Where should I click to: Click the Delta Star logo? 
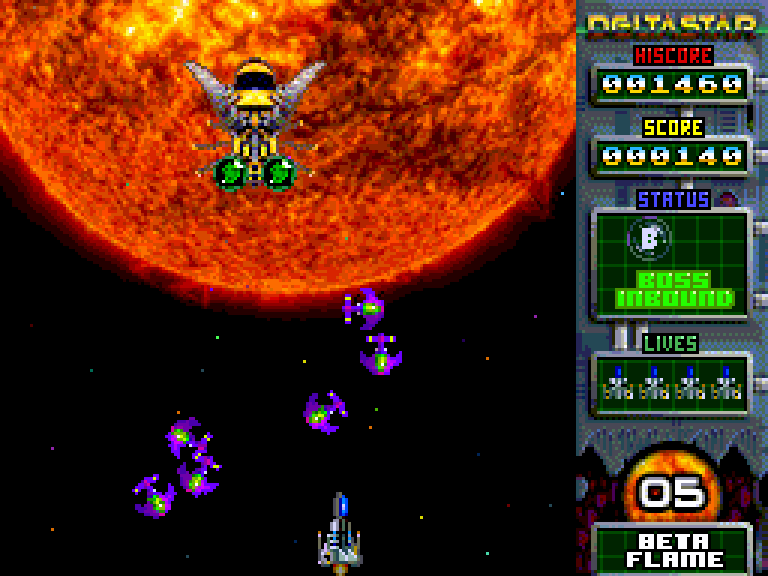pyautogui.click(x=670, y=24)
